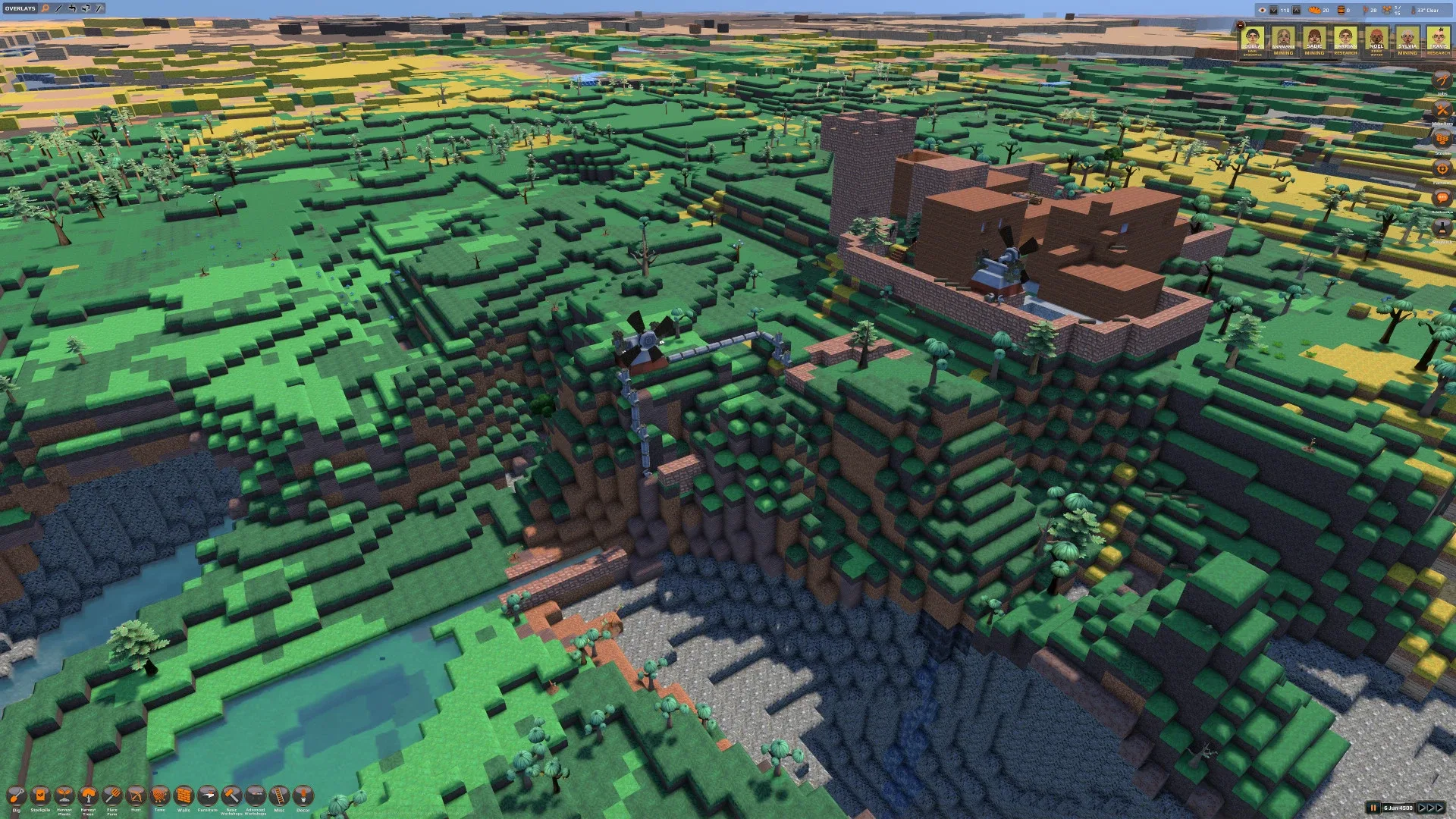Image resolution: width=1456 pixels, height=819 pixels.
Task: Open the Advanced Workshops menu
Action: click(254, 796)
